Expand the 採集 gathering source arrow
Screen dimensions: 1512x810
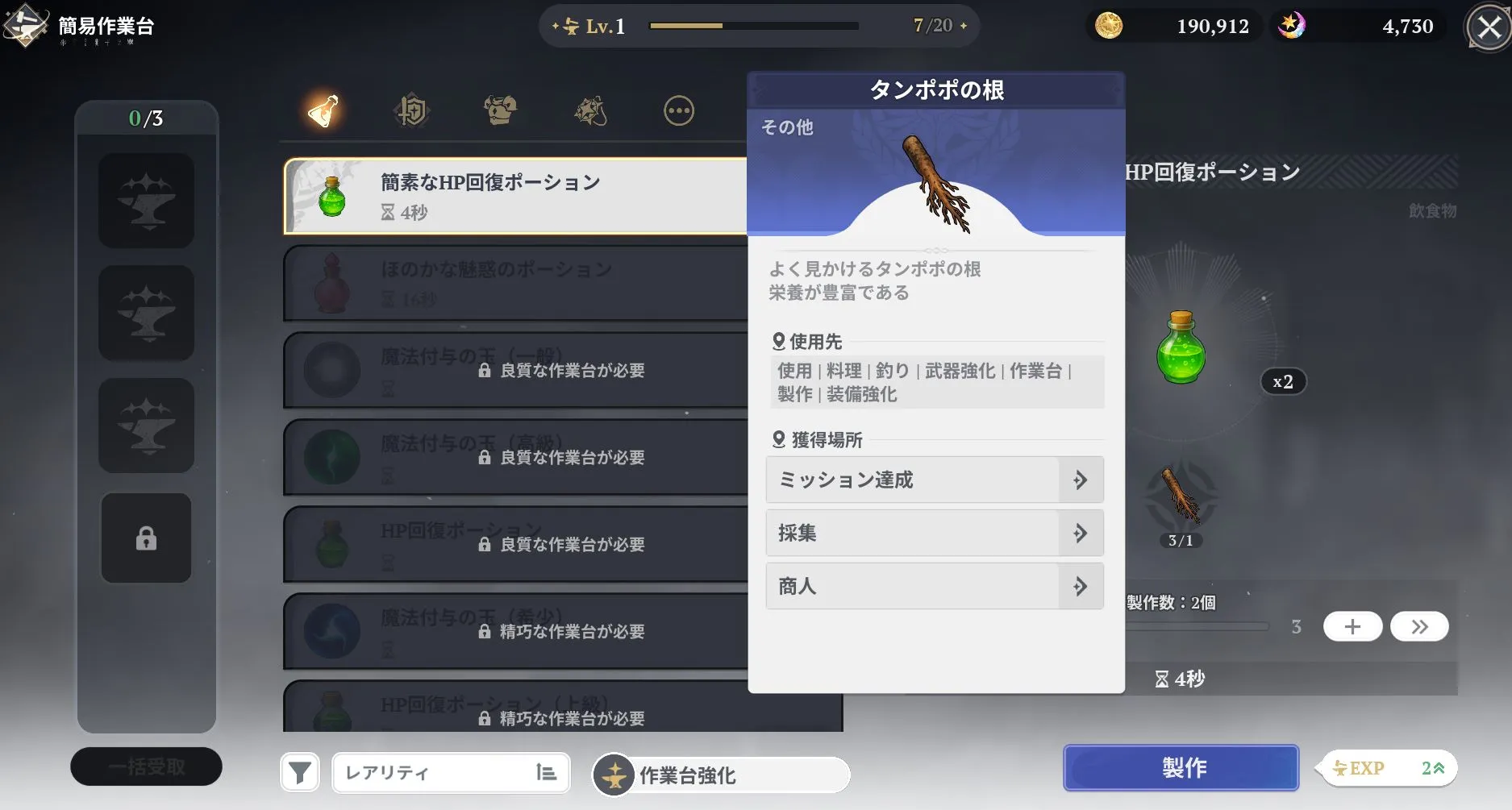[x=1080, y=533]
